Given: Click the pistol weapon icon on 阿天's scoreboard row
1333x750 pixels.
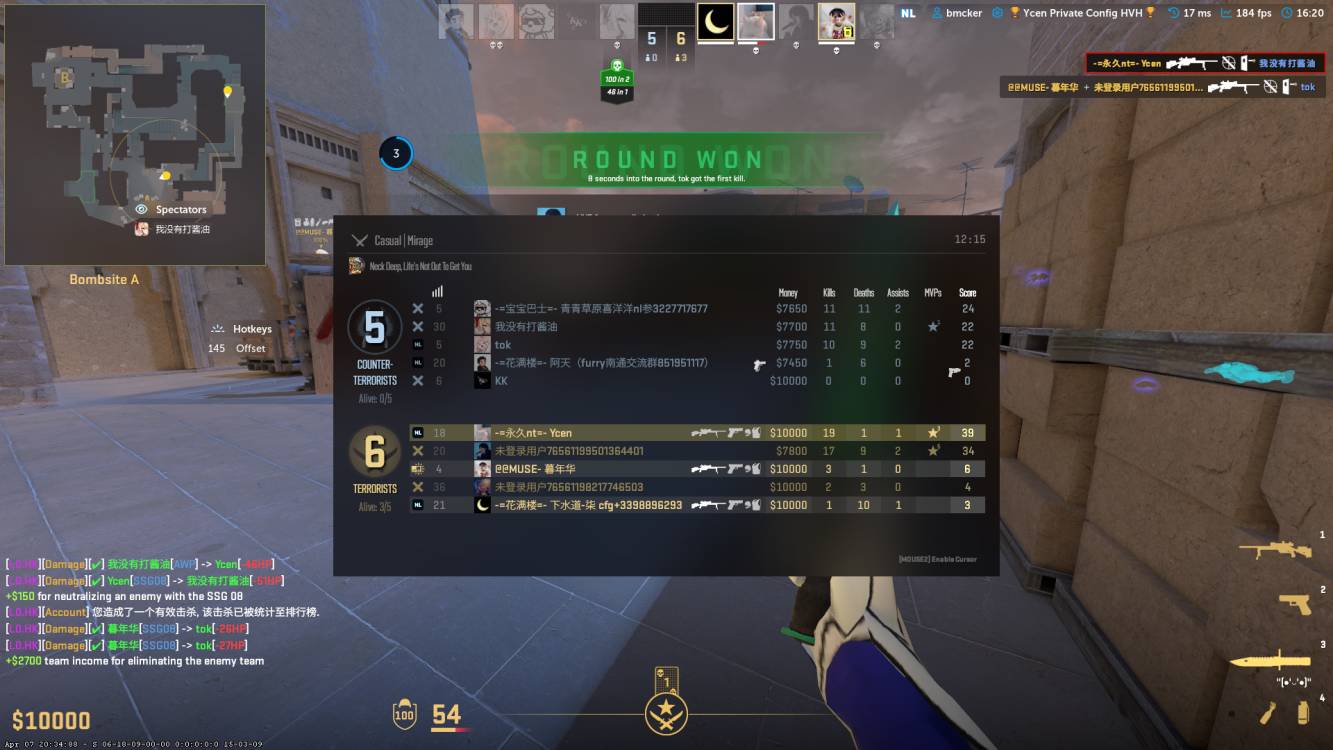Looking at the screenshot, I should (x=760, y=363).
